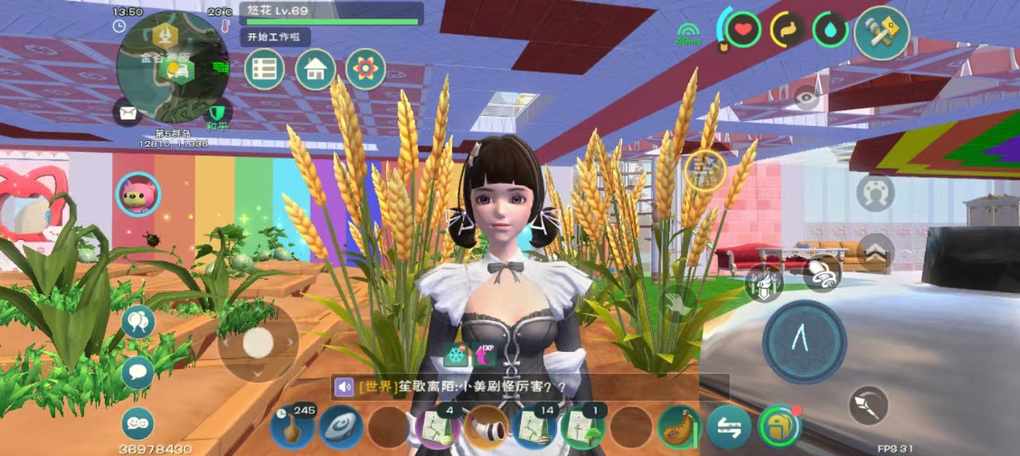Open the house home button

(x=315, y=69)
